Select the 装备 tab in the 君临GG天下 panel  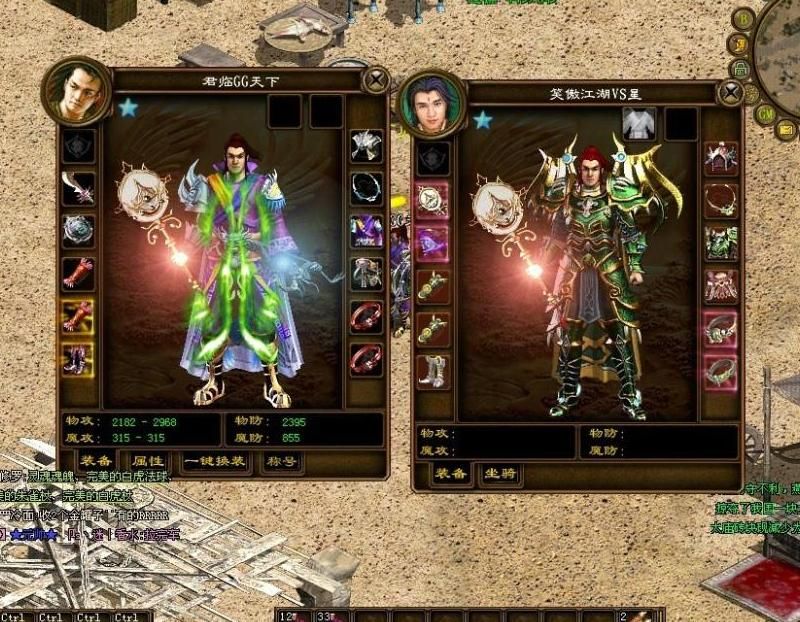96,462
